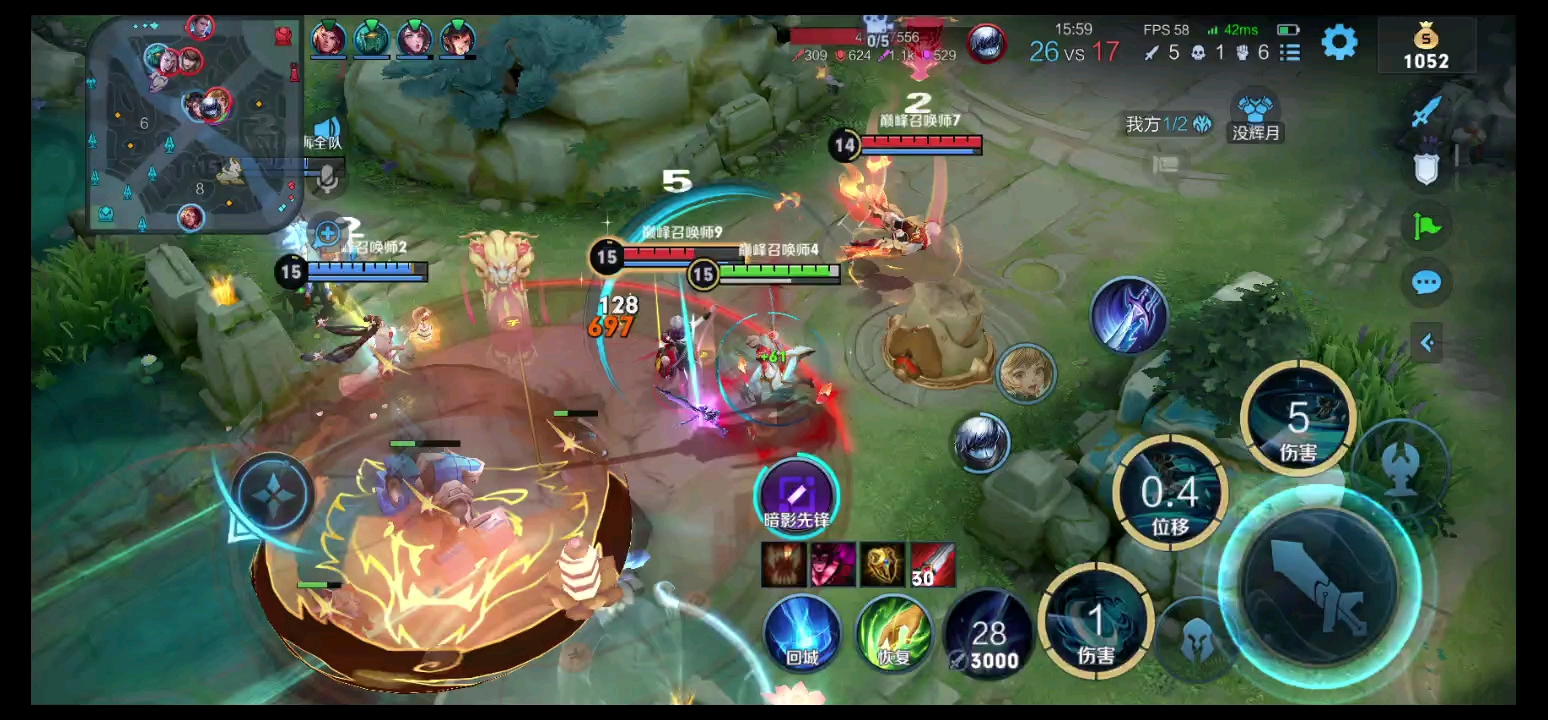Tap the attack-minion helmet button

coord(1196,640)
